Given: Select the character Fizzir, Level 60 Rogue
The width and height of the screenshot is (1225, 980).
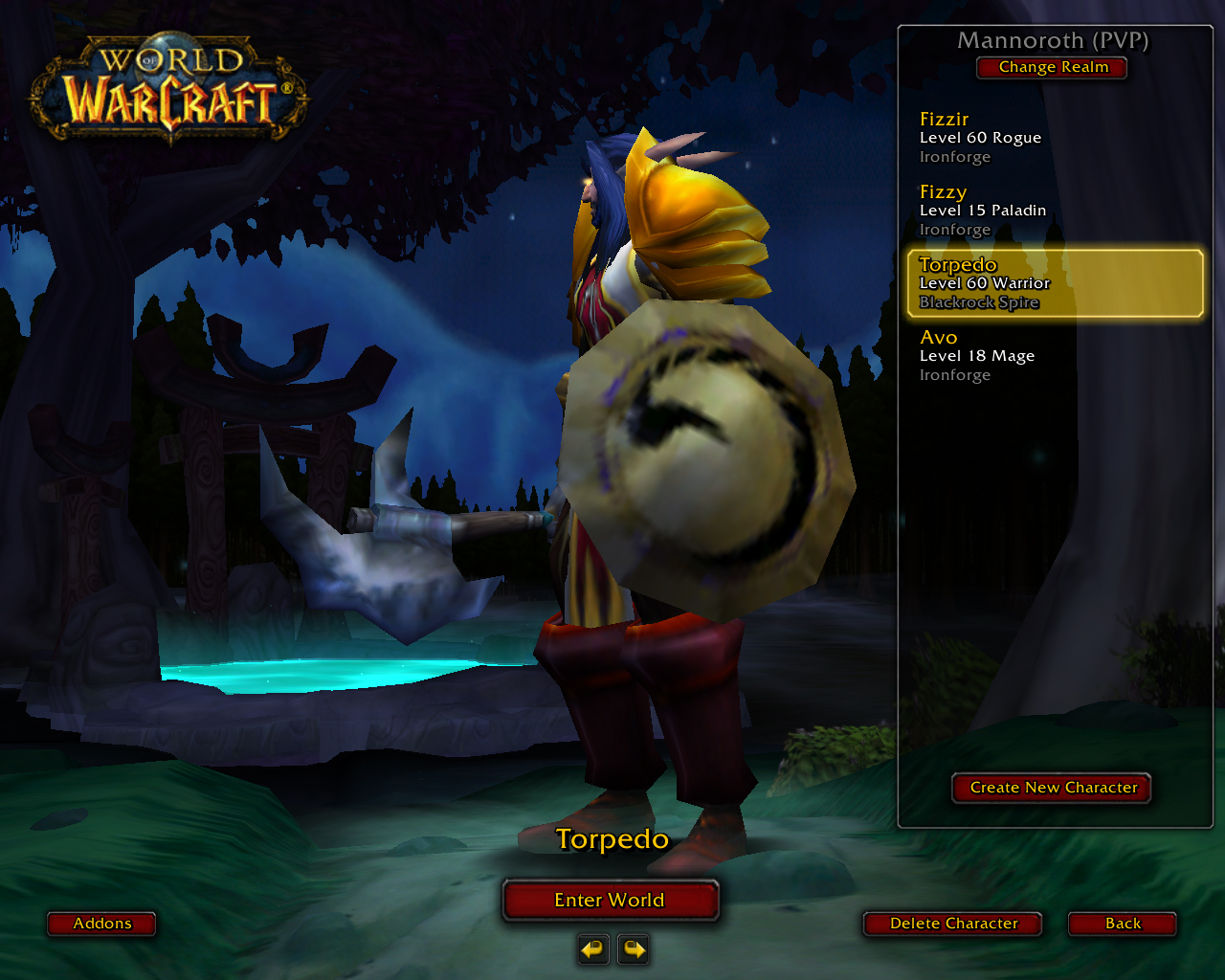Looking at the screenshot, I should point(1053,137).
